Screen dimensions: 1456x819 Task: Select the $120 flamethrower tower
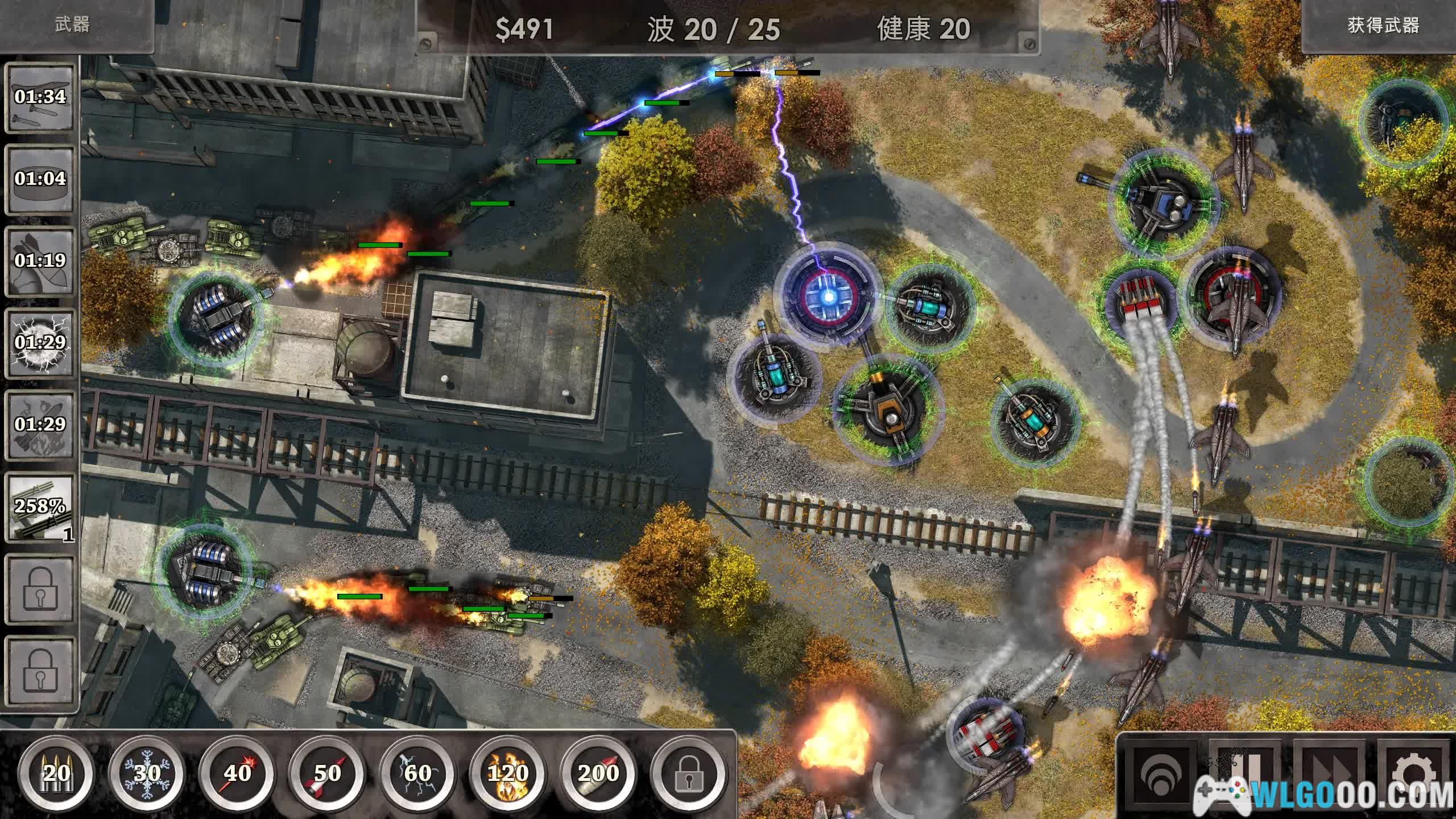click(x=508, y=773)
